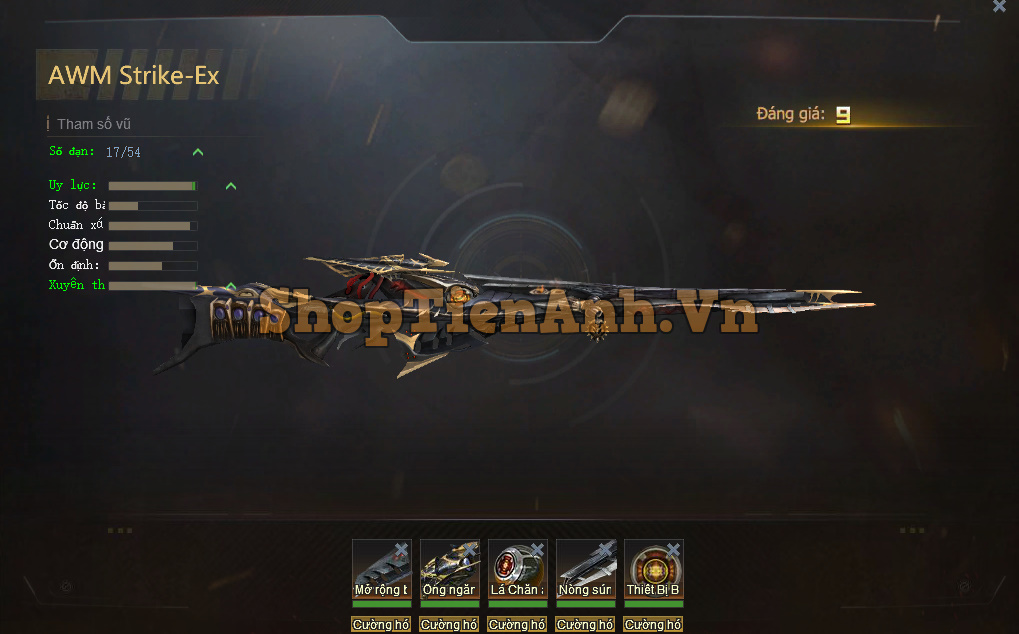
Task: Close the AWM Strike-Ex weapon panel
Action: tap(999, 6)
